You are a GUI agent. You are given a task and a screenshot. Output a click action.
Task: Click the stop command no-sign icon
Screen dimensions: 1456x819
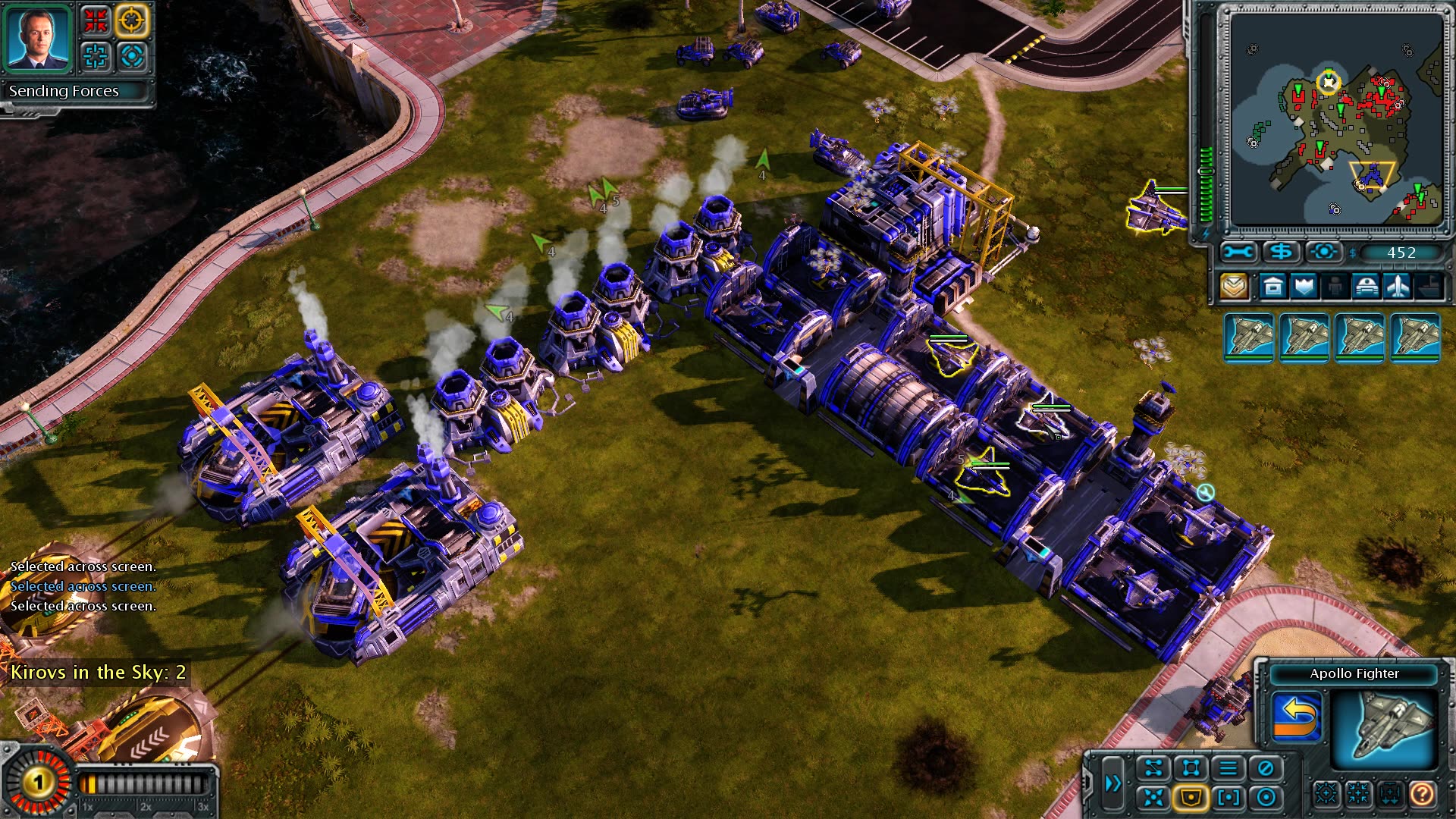coord(1264,767)
